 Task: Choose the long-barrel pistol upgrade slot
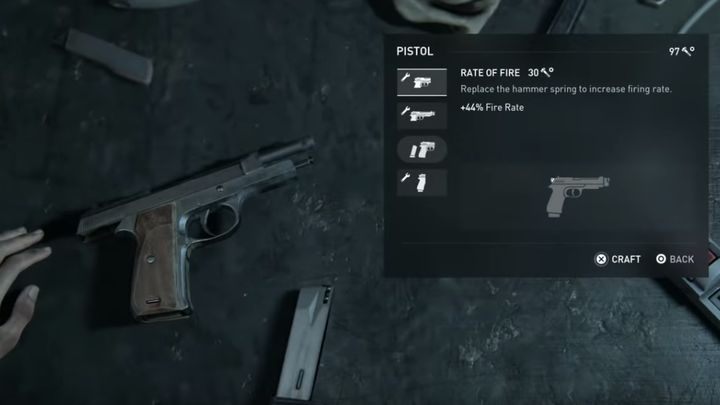(x=421, y=115)
